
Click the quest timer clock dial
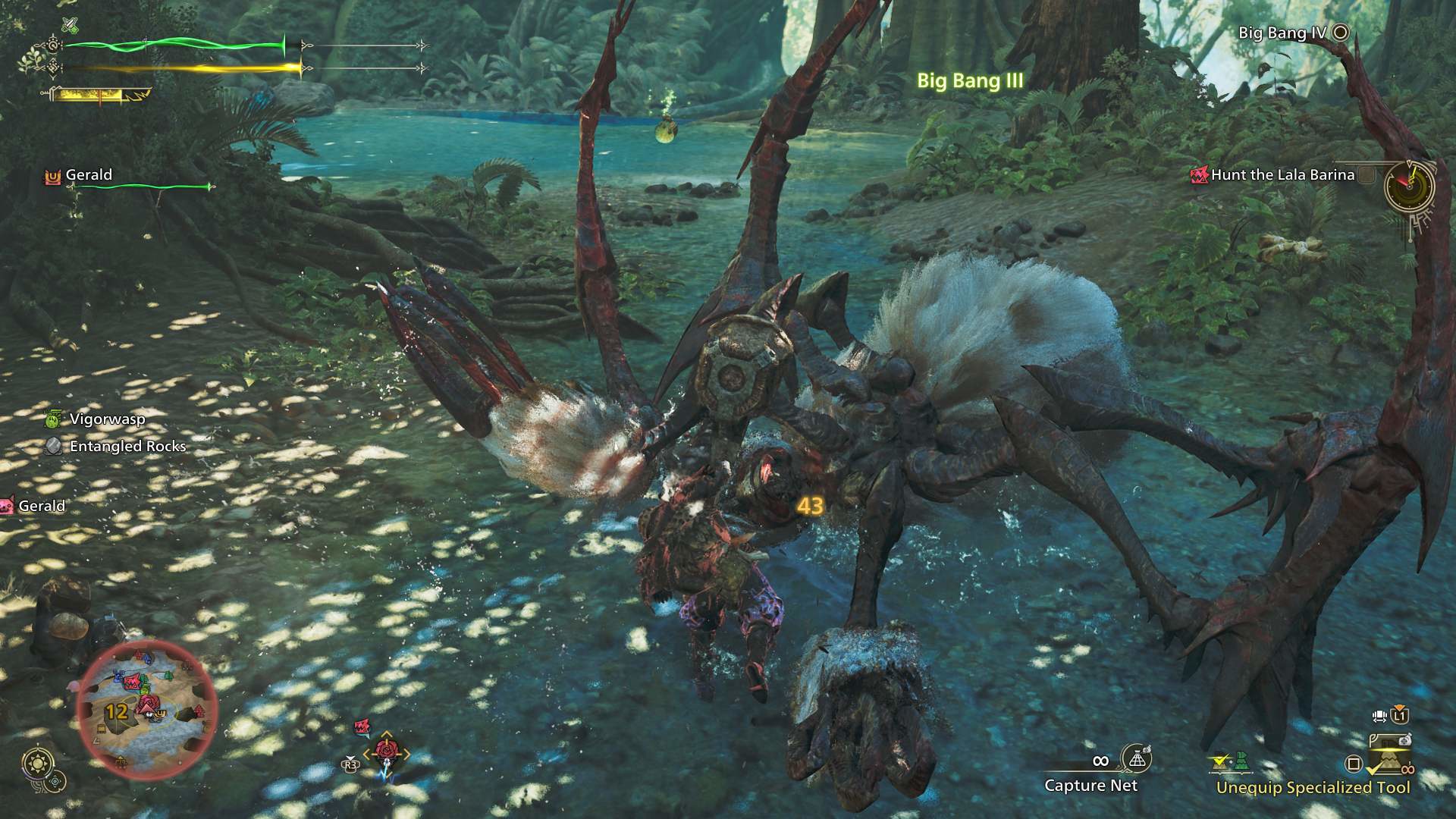(1409, 187)
